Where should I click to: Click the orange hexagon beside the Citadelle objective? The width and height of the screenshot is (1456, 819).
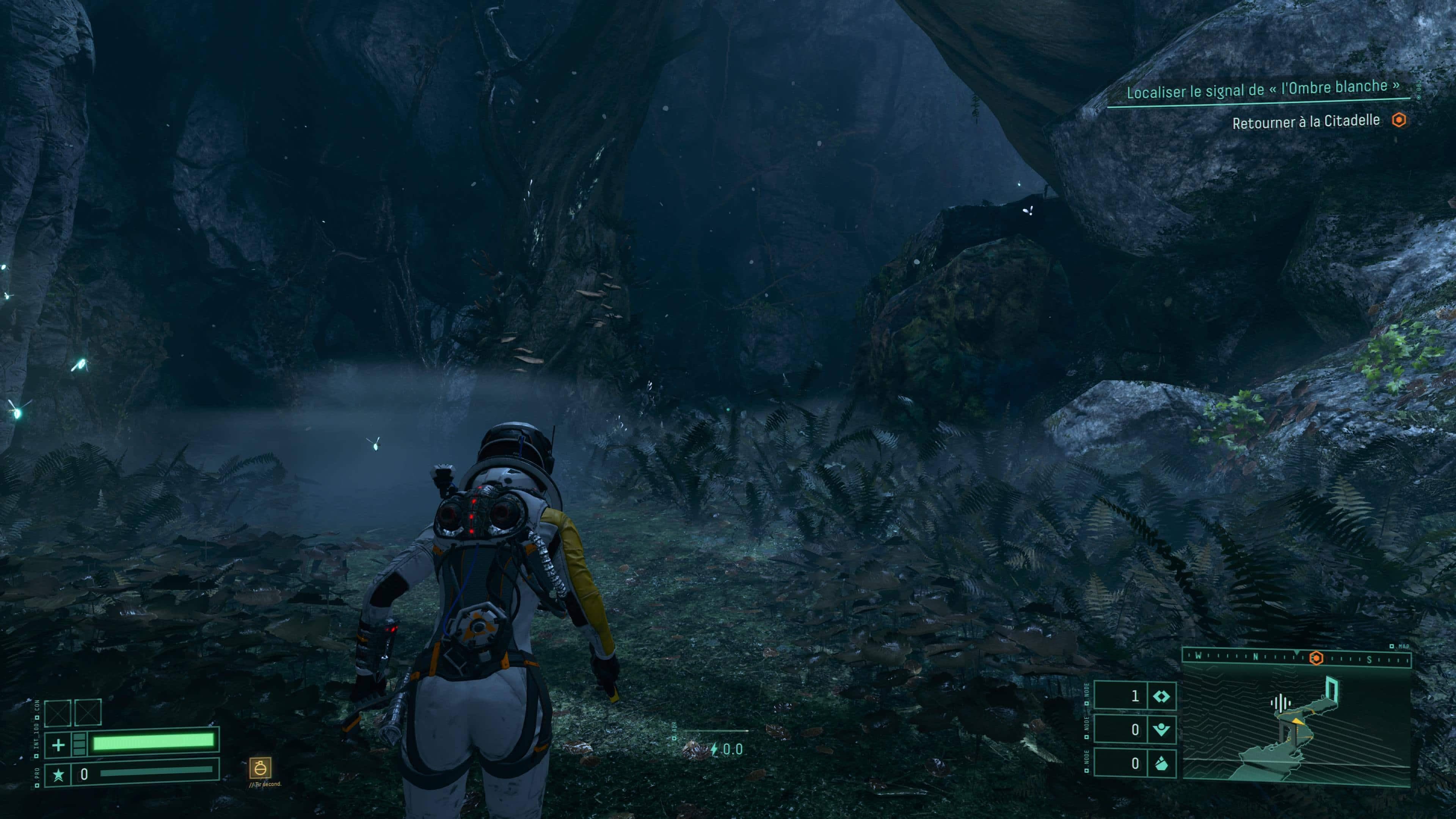coord(1399,120)
